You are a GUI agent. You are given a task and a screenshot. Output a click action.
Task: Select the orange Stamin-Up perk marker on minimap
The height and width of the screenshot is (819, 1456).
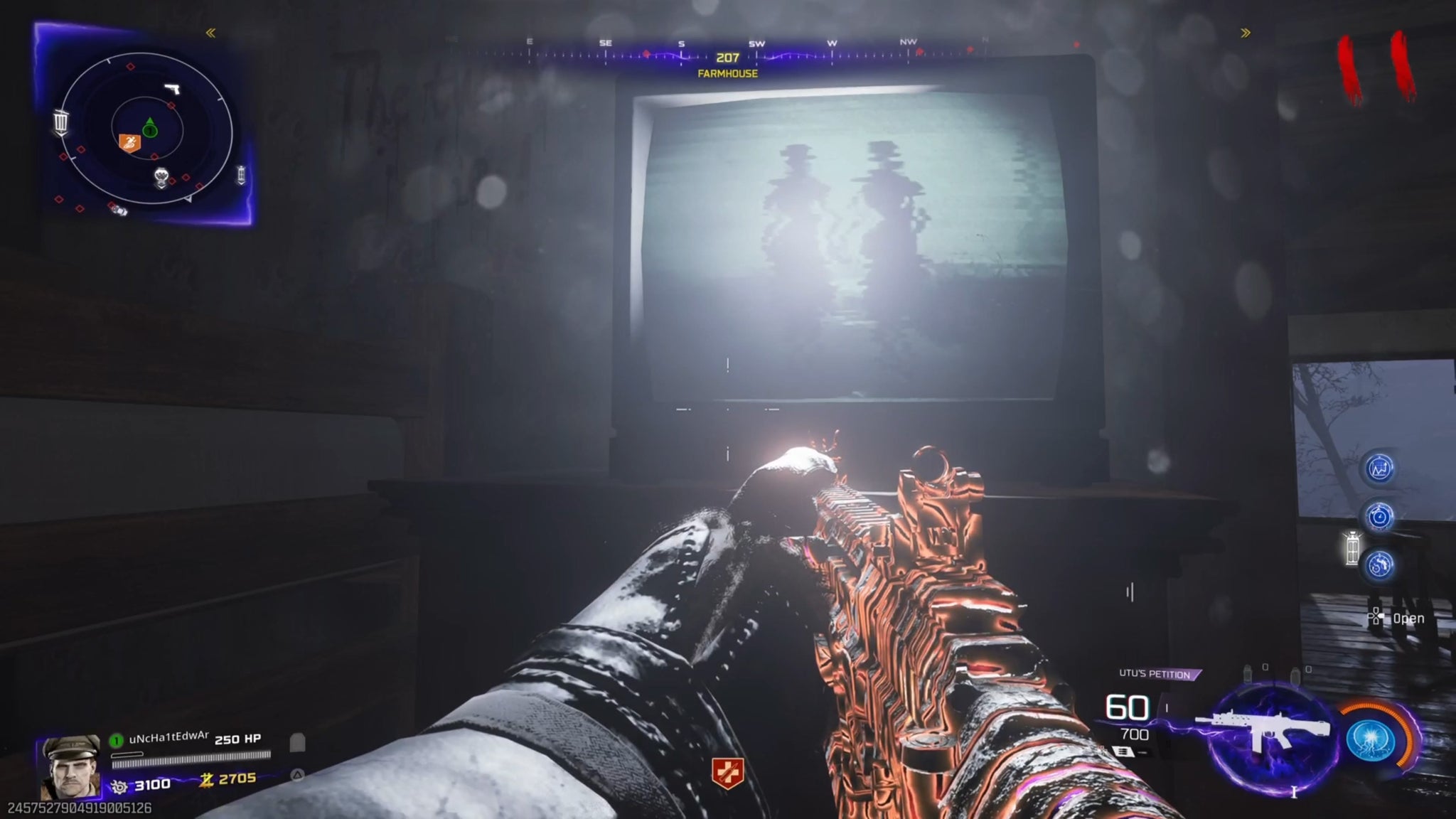pos(129,143)
